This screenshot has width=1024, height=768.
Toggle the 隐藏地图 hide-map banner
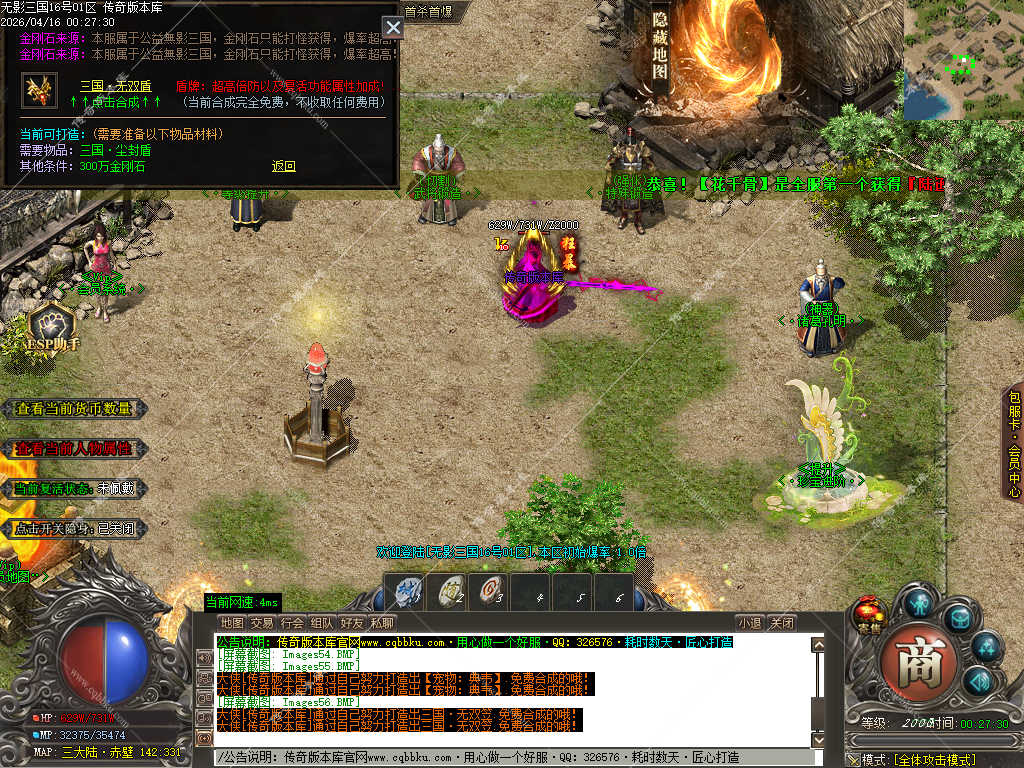(660, 47)
